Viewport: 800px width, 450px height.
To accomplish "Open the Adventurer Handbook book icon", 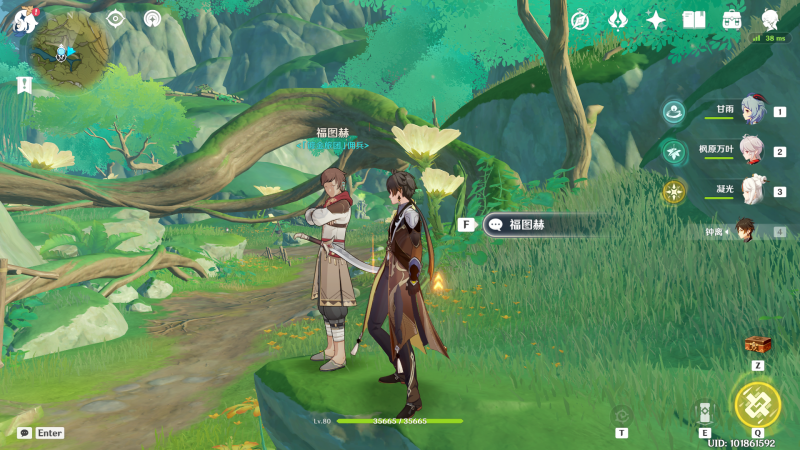I will (694, 20).
